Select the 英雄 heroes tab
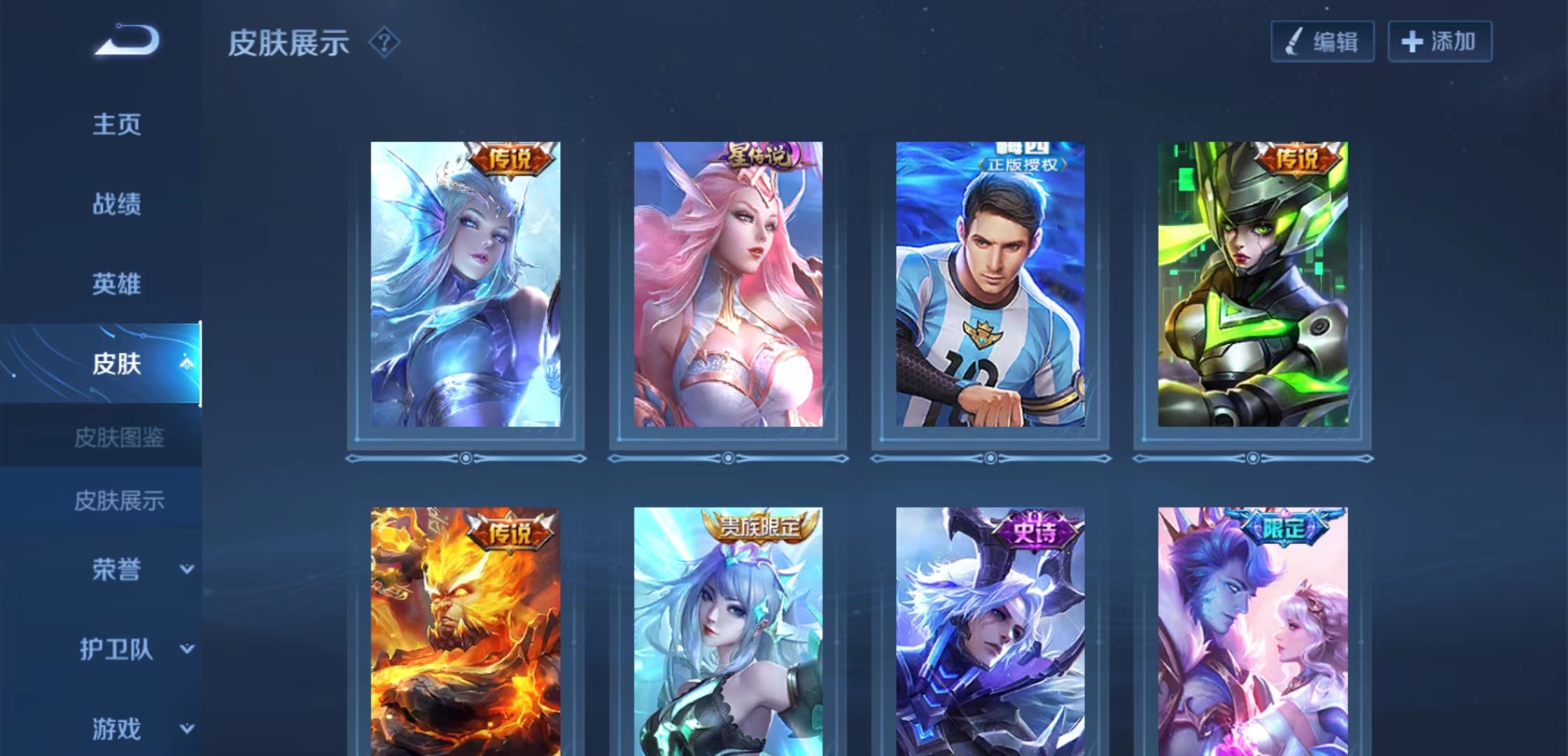The width and height of the screenshot is (1568, 756). [x=117, y=284]
